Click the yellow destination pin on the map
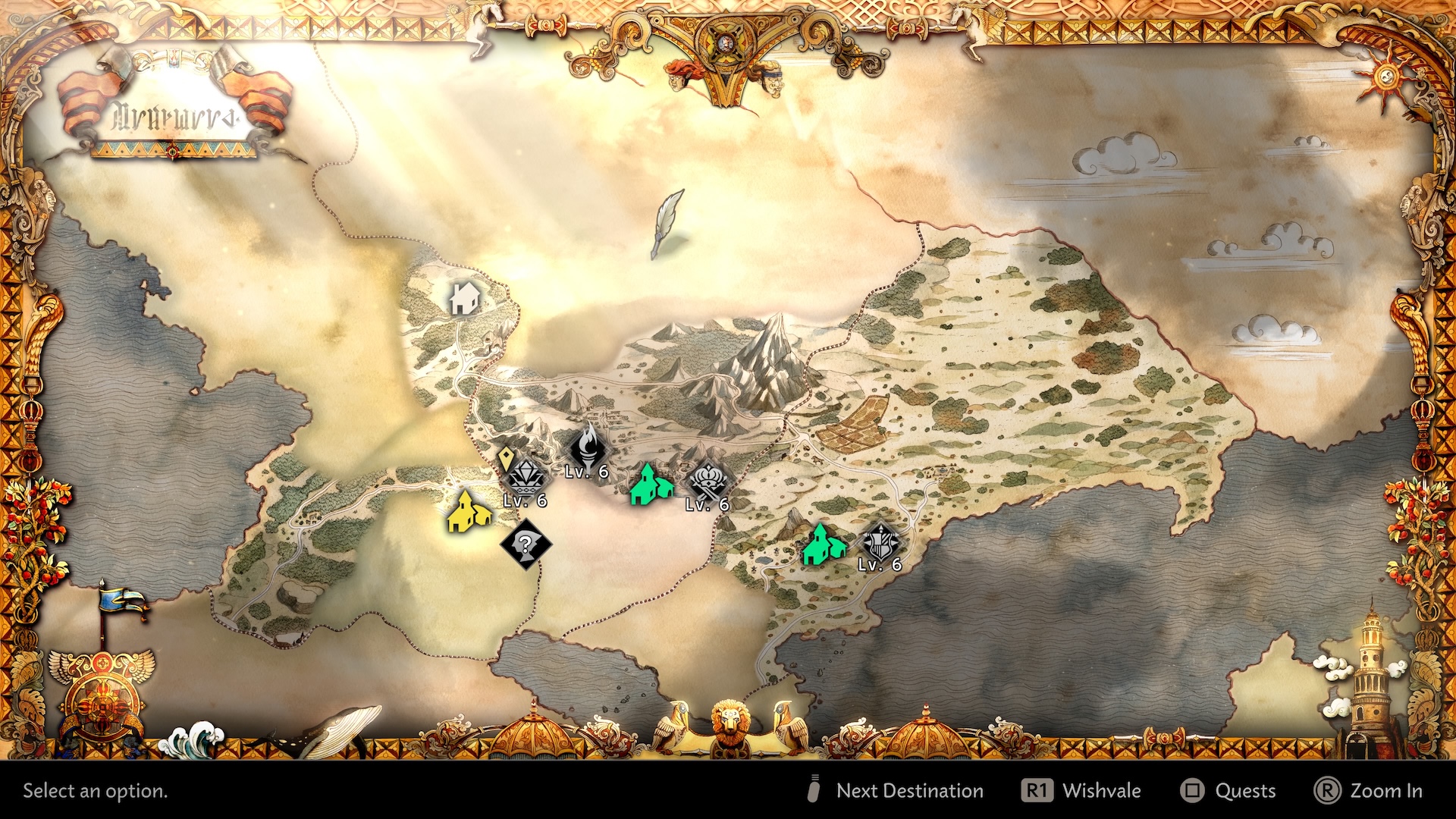The width and height of the screenshot is (1456, 819). (x=507, y=459)
